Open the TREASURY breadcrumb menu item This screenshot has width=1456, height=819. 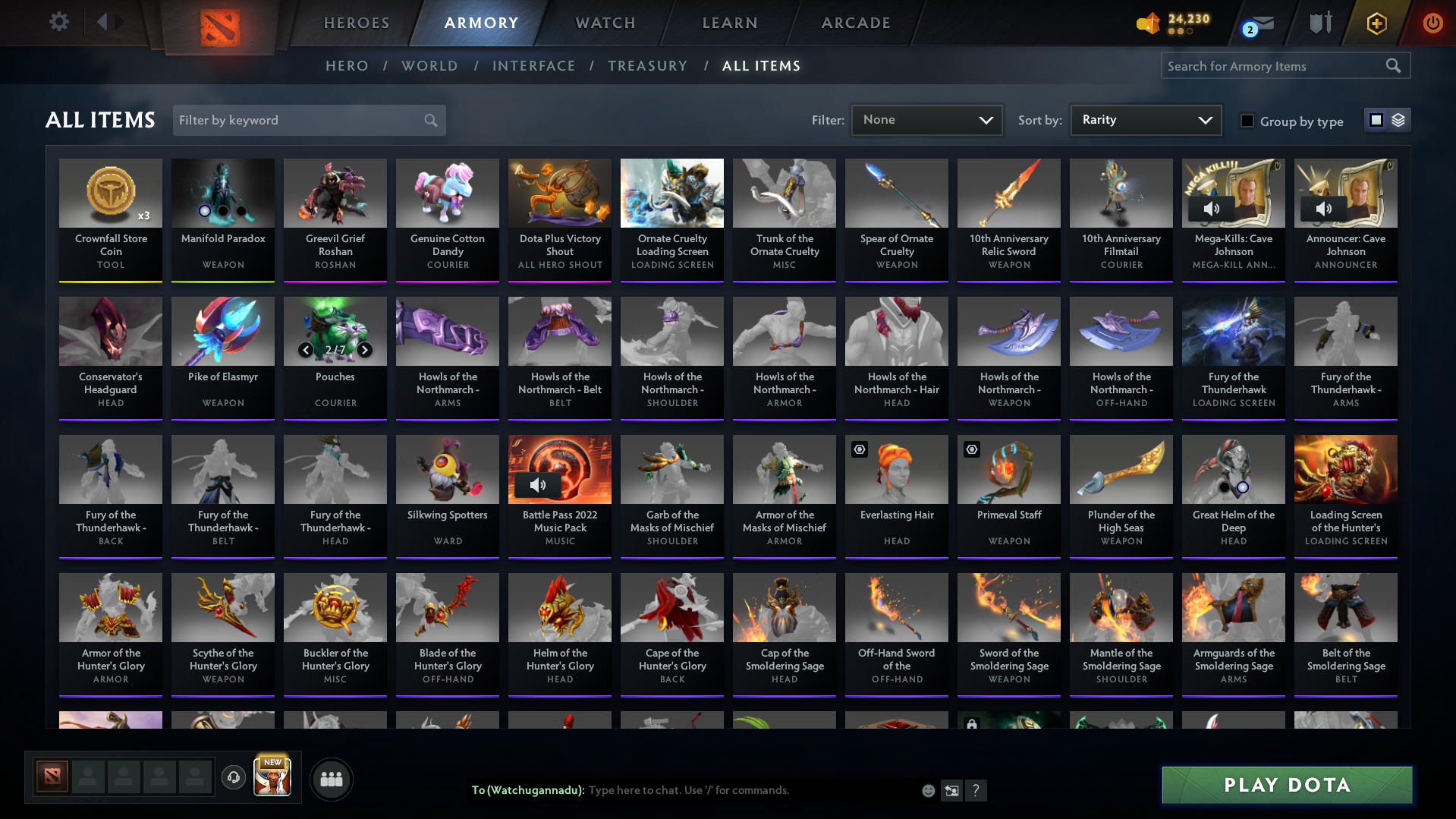coord(647,66)
